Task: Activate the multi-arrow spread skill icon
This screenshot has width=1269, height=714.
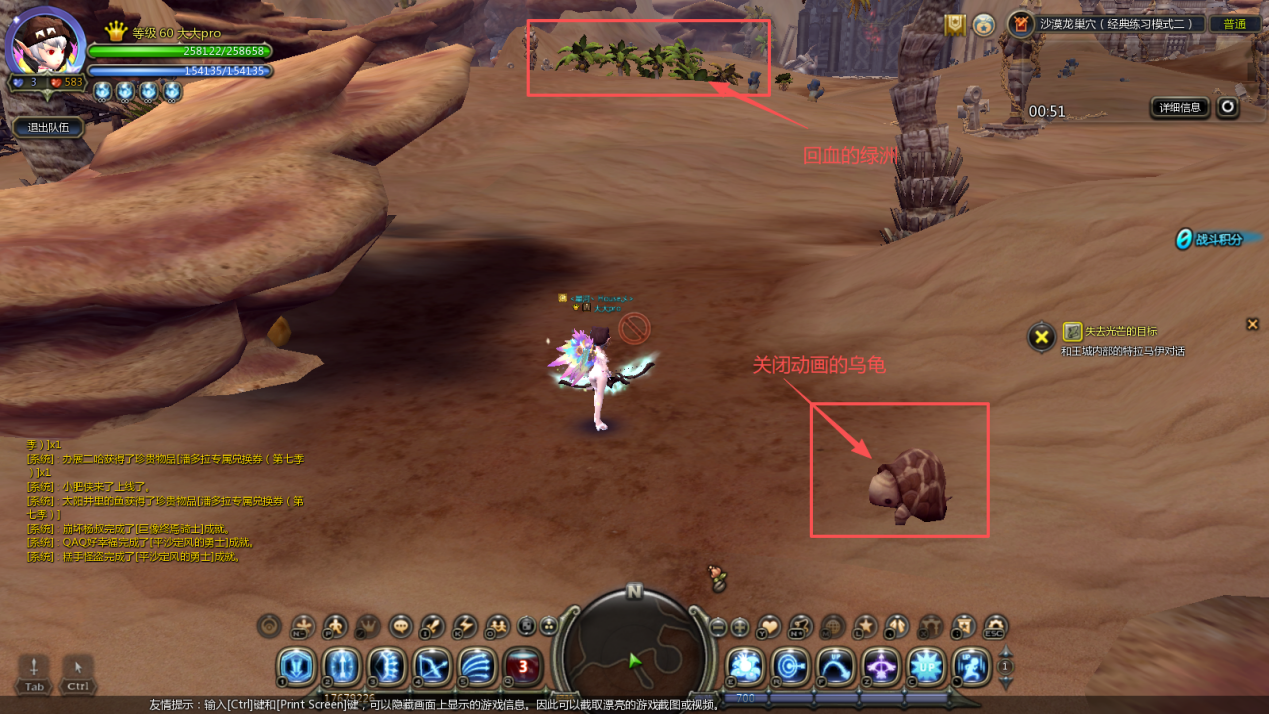Action: pyautogui.click(x=477, y=666)
